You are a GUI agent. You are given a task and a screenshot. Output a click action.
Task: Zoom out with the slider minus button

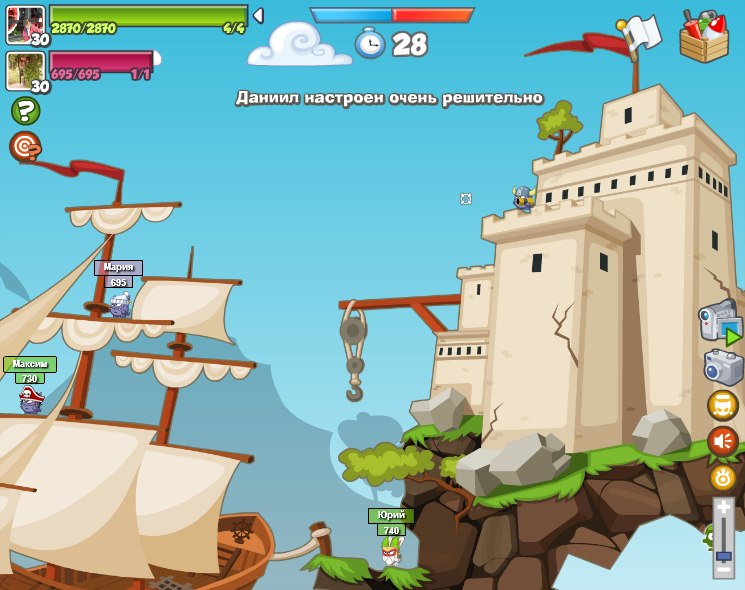click(x=723, y=569)
